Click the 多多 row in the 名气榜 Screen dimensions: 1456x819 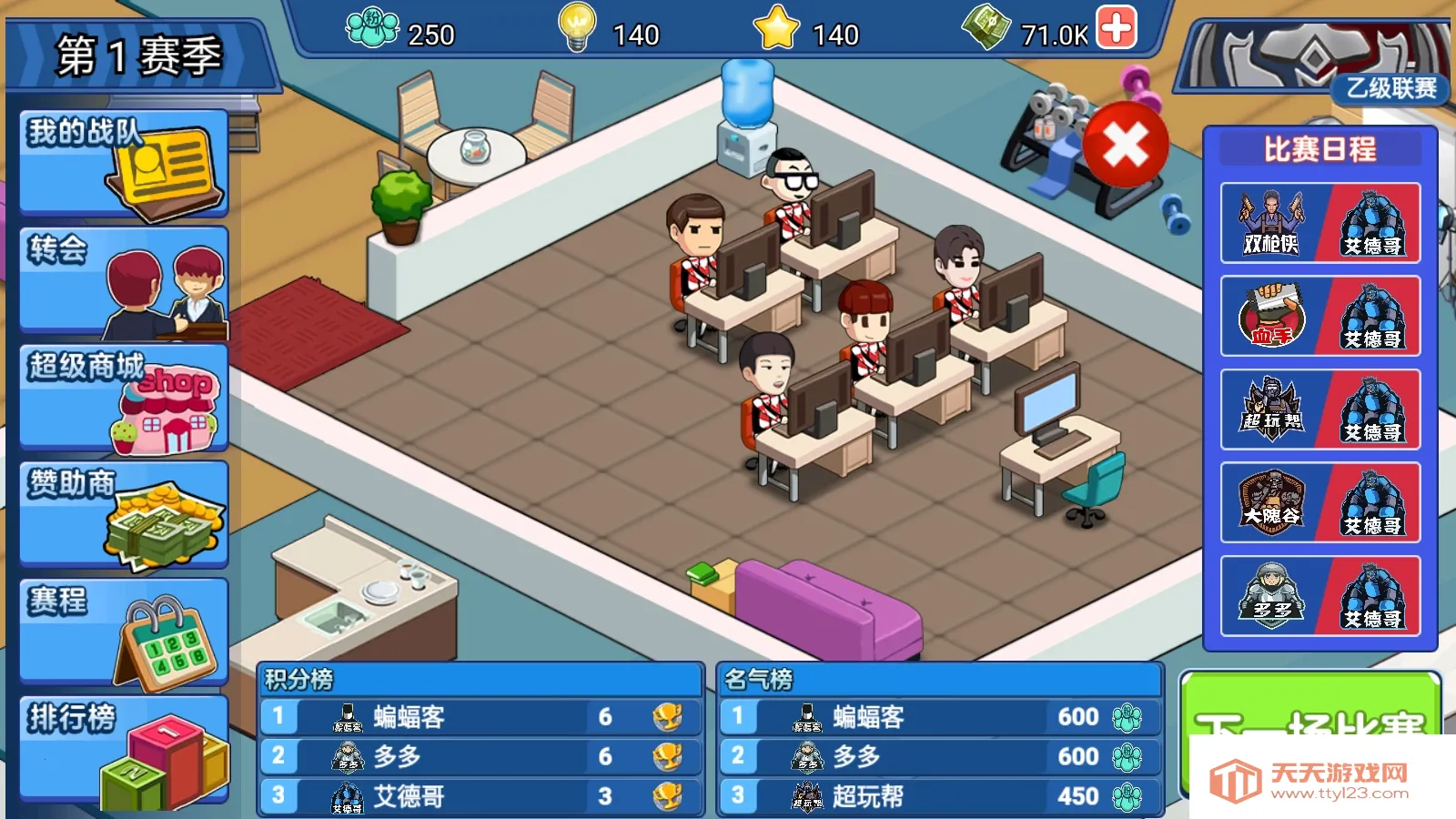click(939, 756)
